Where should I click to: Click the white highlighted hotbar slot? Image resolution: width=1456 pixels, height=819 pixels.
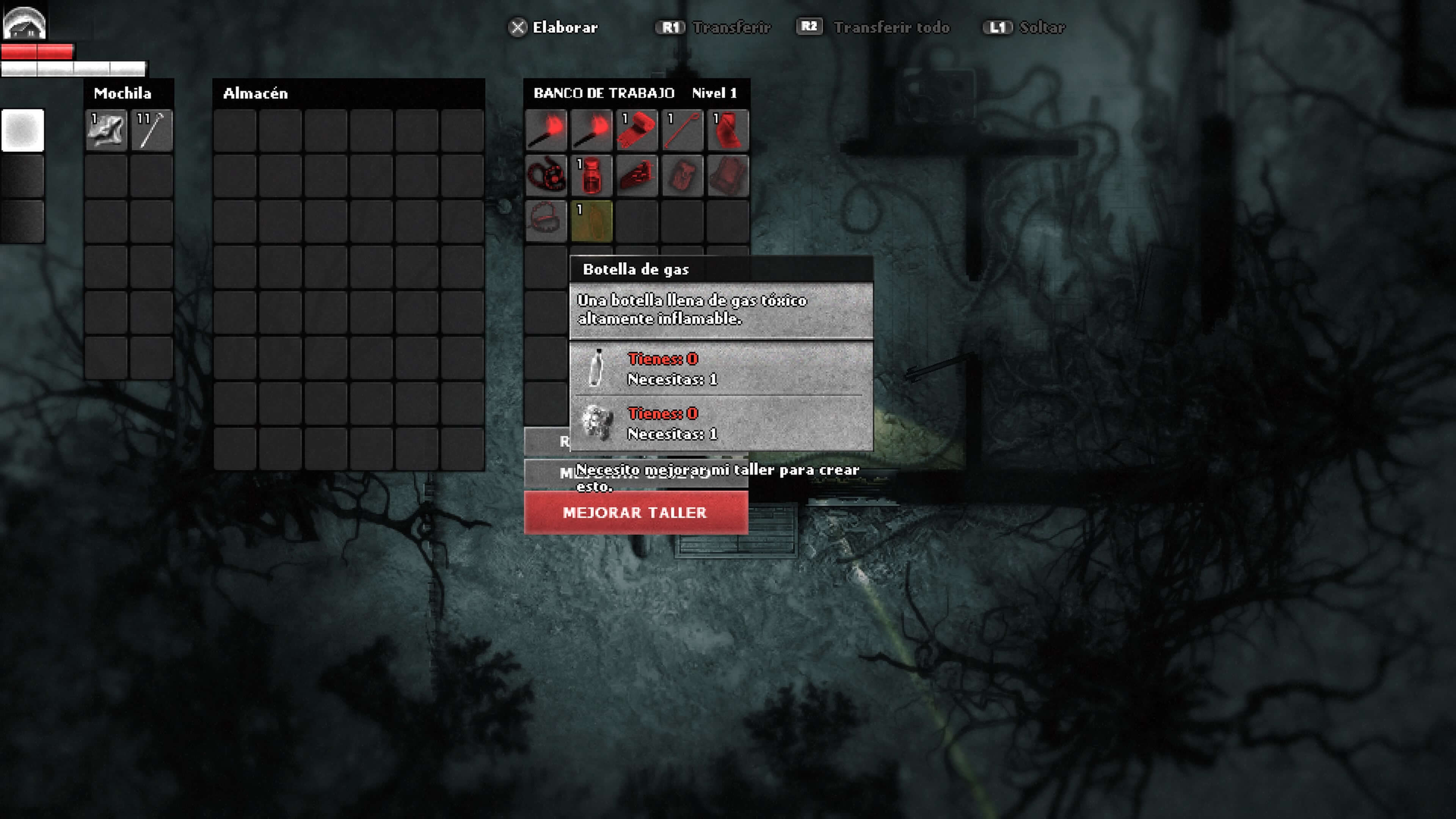coord(23,130)
